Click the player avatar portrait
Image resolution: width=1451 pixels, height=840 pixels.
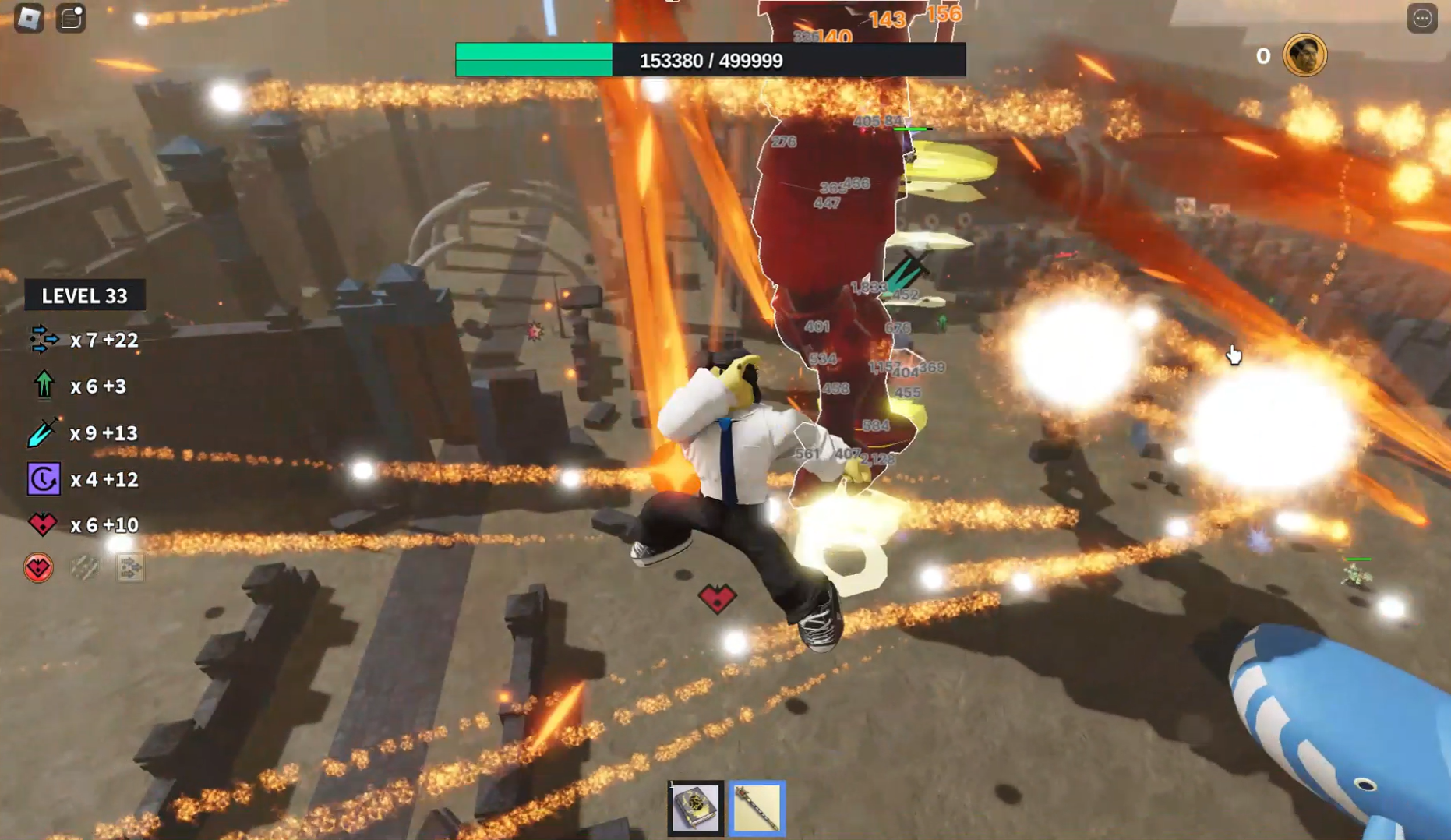(x=1304, y=55)
